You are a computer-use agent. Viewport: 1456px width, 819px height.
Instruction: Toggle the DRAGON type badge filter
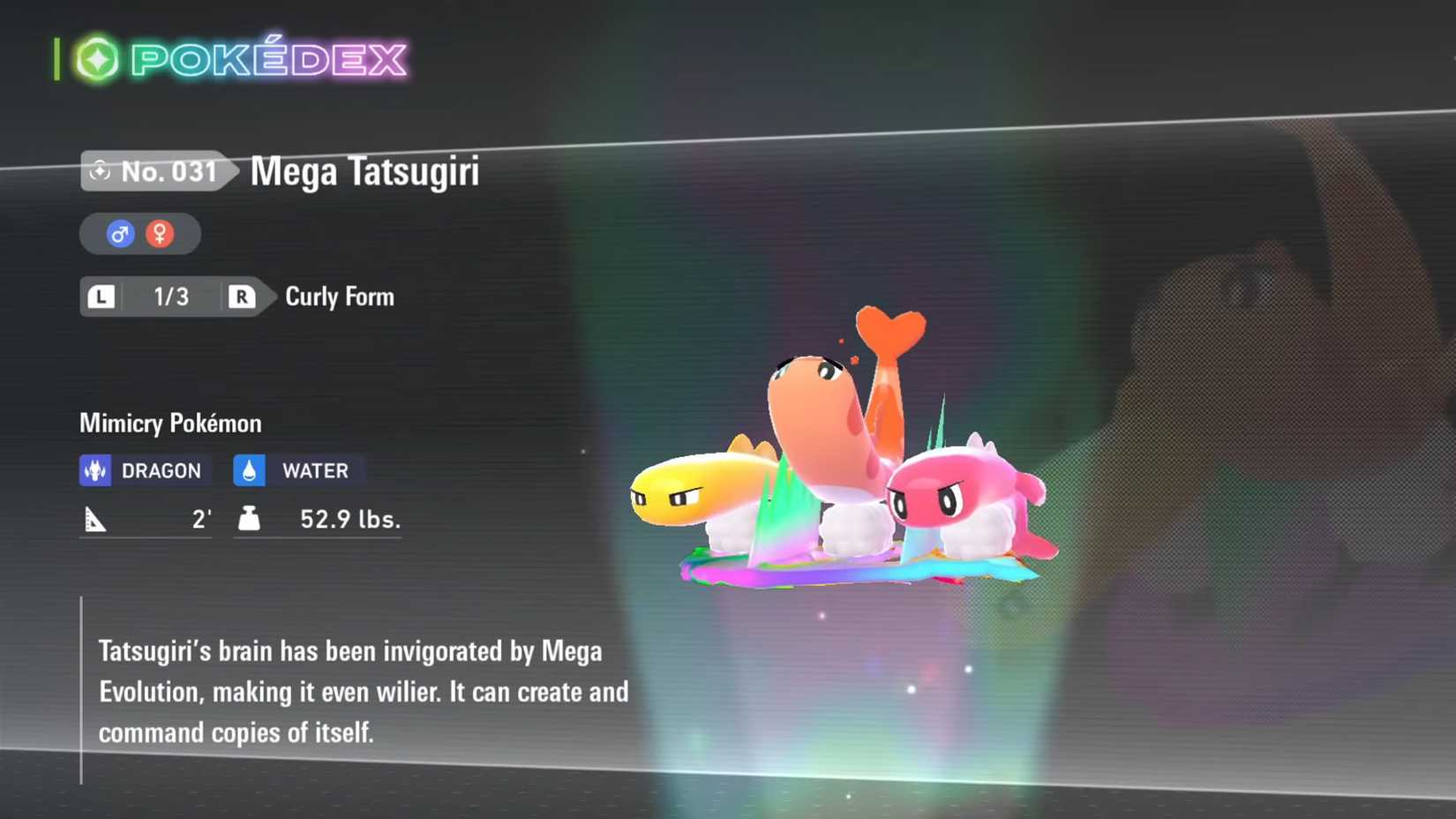click(144, 470)
